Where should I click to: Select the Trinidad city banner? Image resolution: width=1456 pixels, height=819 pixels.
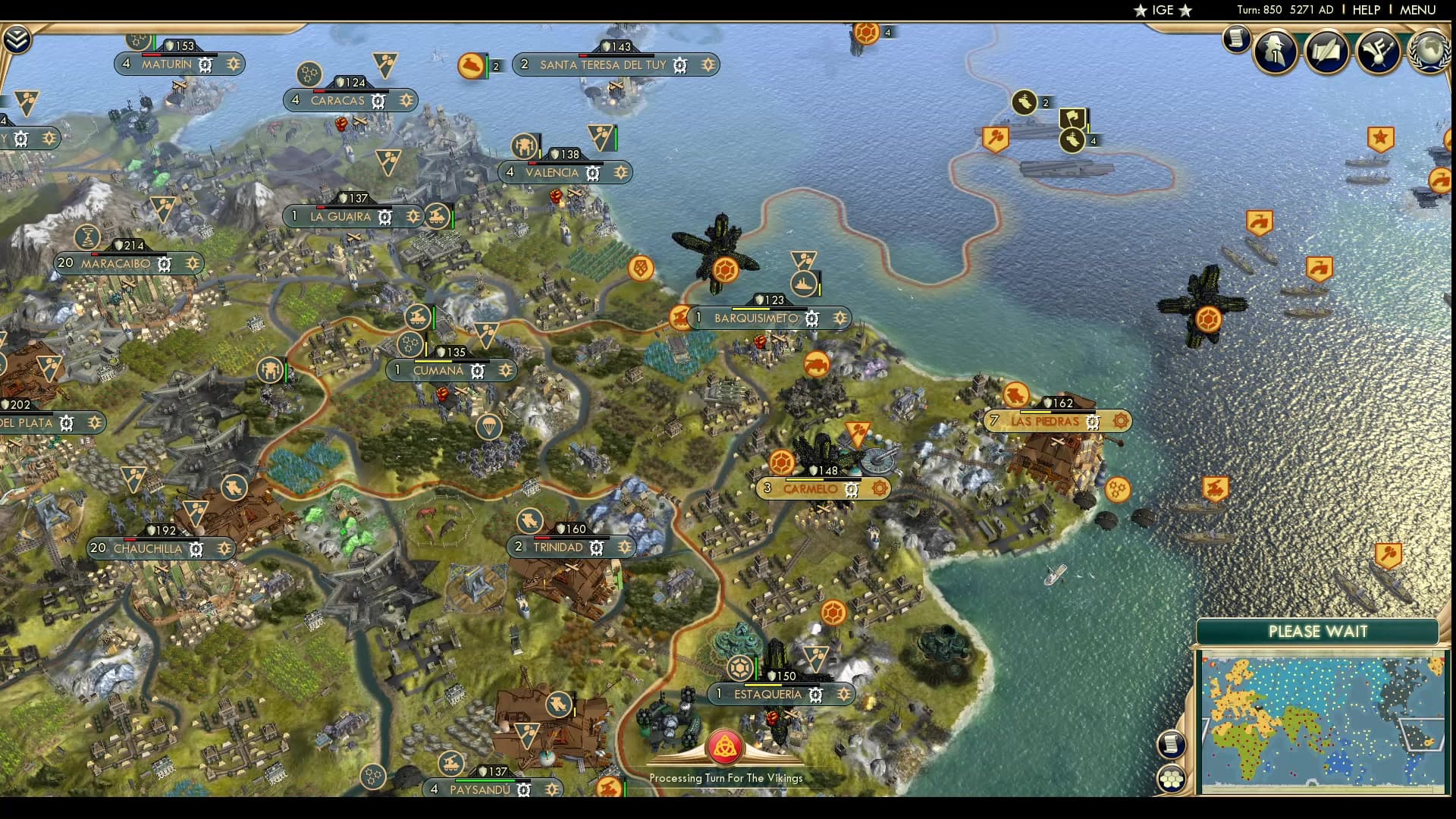(x=563, y=547)
